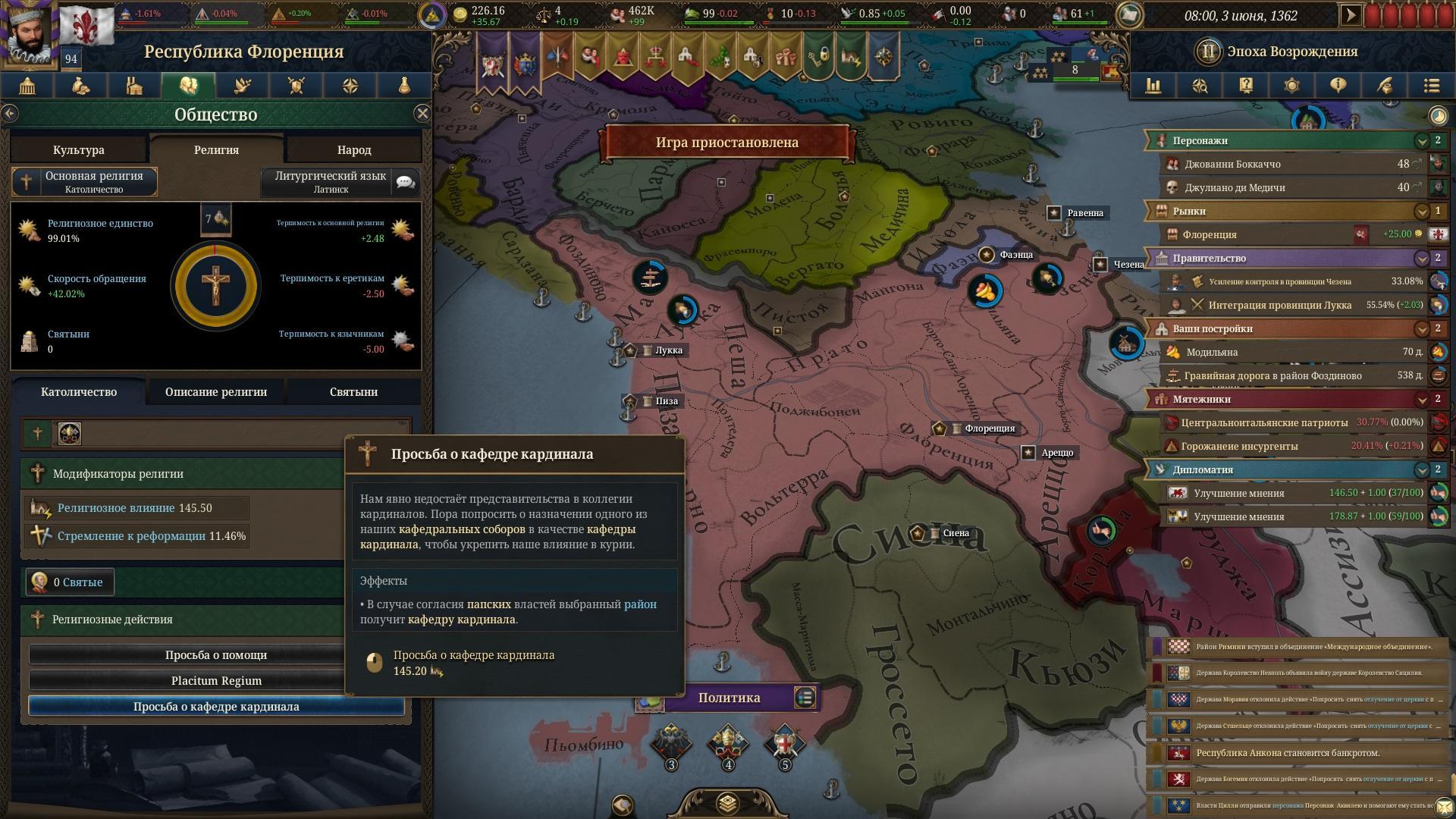The width and height of the screenshot is (1456, 819).
Task: Close the Общество panel
Action: pos(422,114)
